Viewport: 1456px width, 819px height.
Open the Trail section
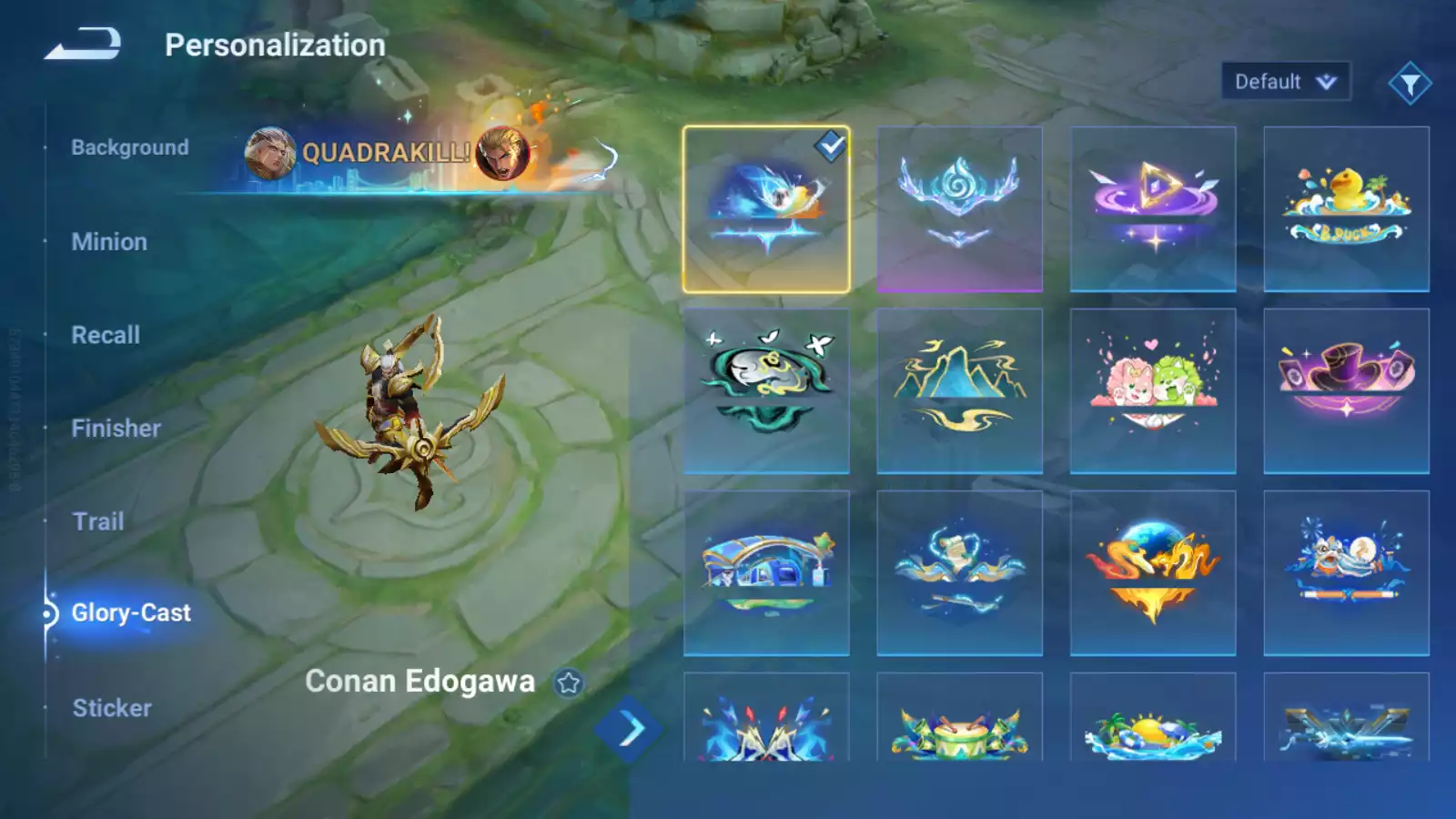click(x=98, y=521)
